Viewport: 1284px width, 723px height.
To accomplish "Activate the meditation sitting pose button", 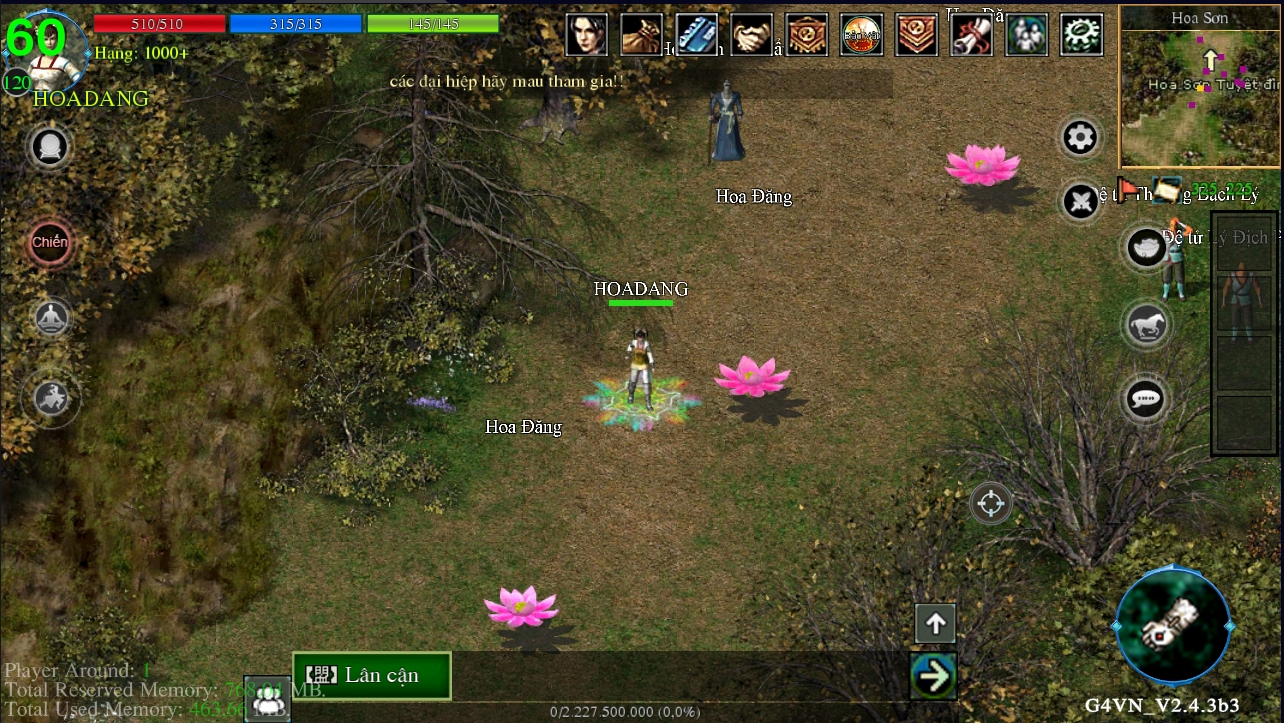I will point(51,319).
